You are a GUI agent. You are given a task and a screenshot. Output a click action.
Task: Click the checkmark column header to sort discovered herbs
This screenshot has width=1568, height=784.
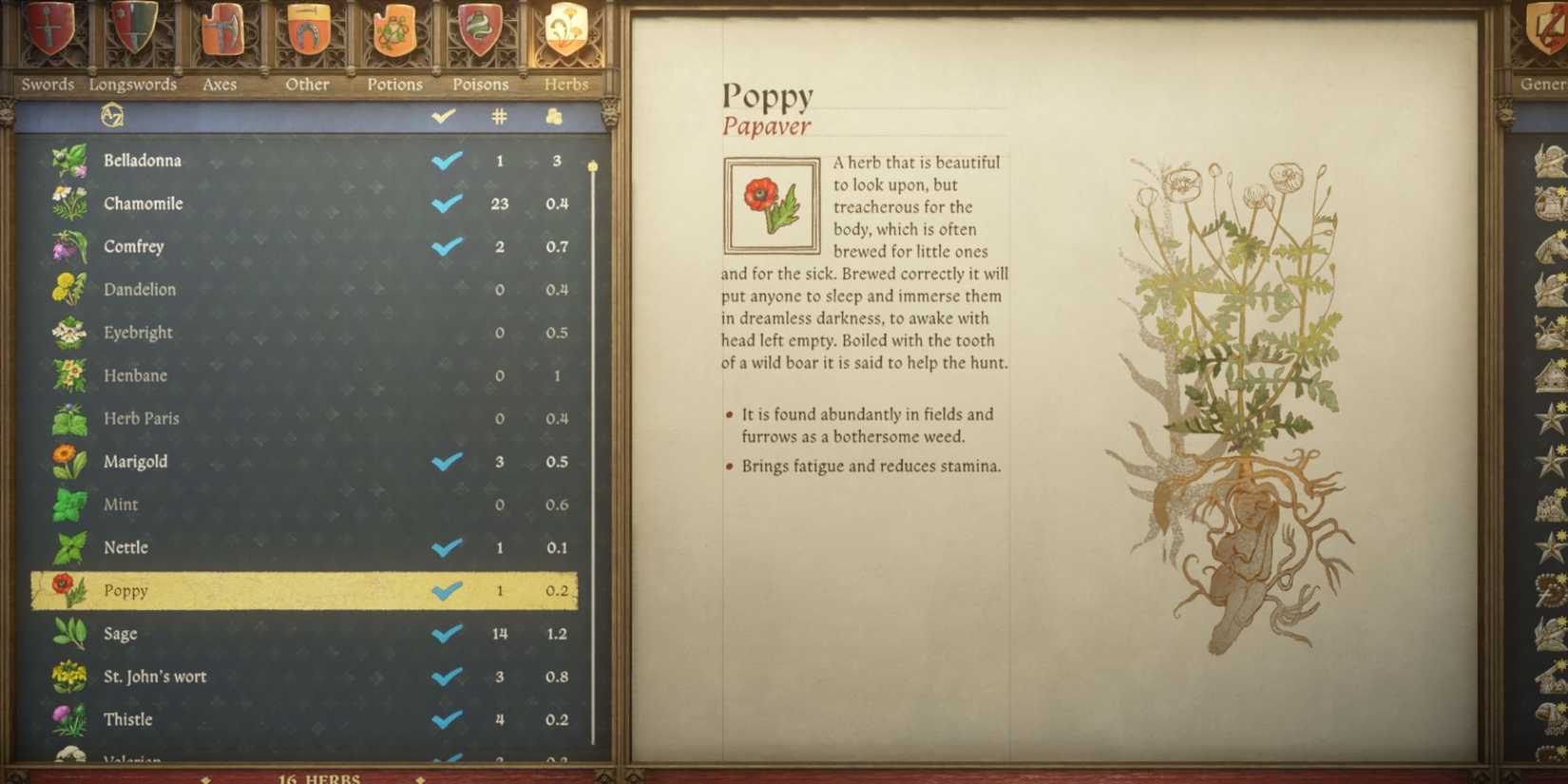click(442, 117)
